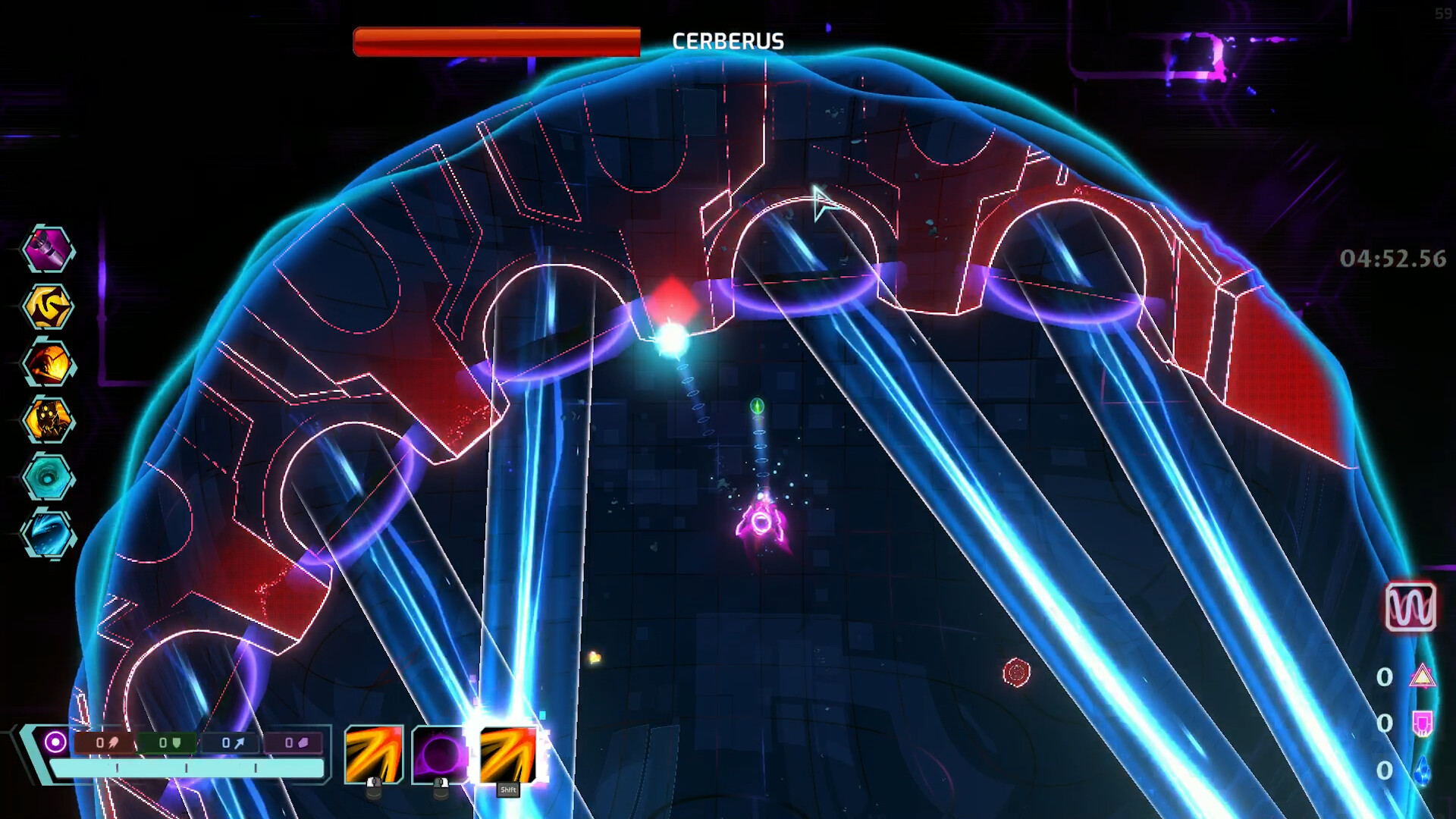The image size is (1456, 819).
Task: Select the yellow shuriken ability icon
Action: [x=49, y=307]
